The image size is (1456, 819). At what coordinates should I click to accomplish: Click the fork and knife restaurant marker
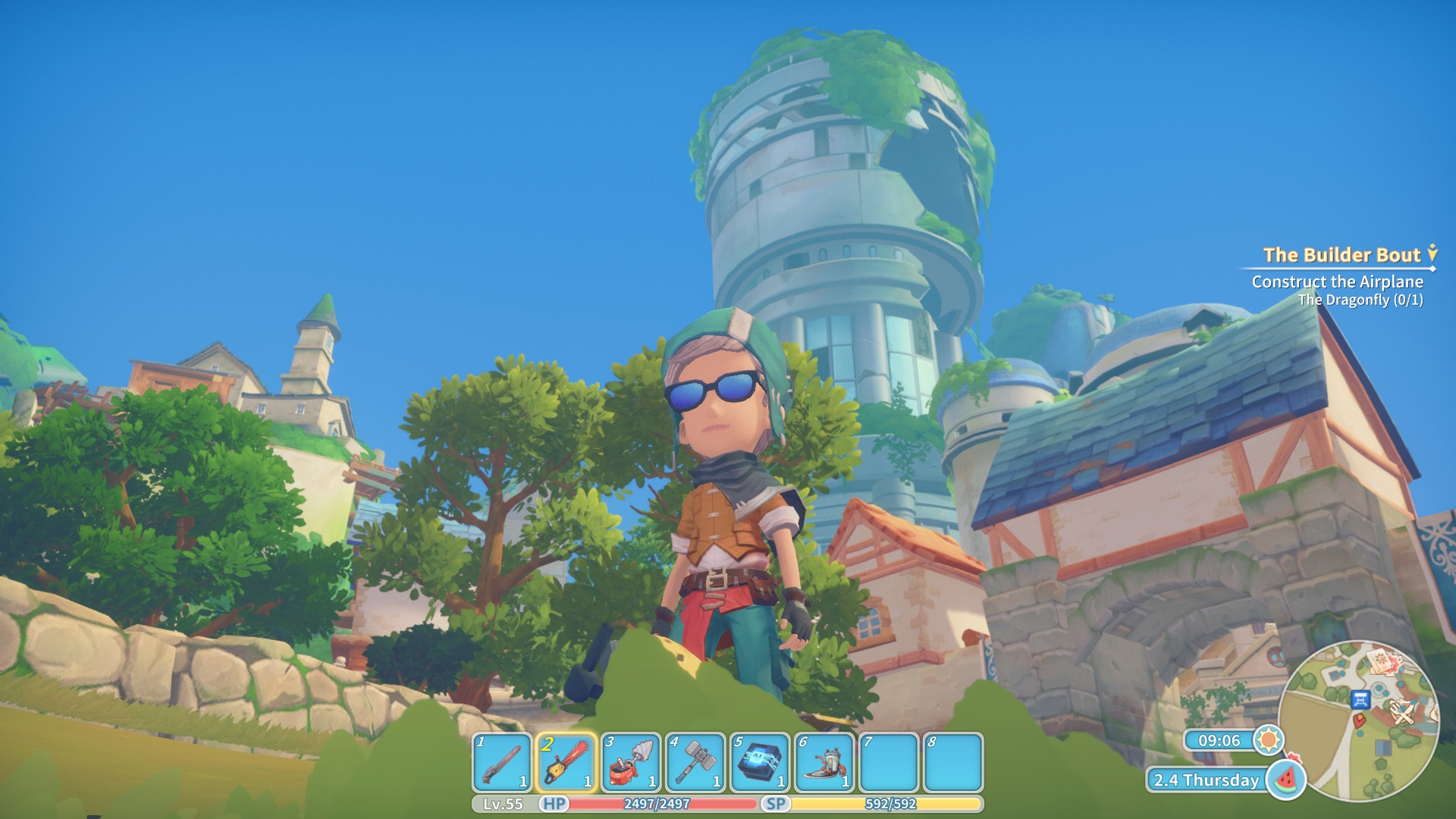pos(1404,713)
